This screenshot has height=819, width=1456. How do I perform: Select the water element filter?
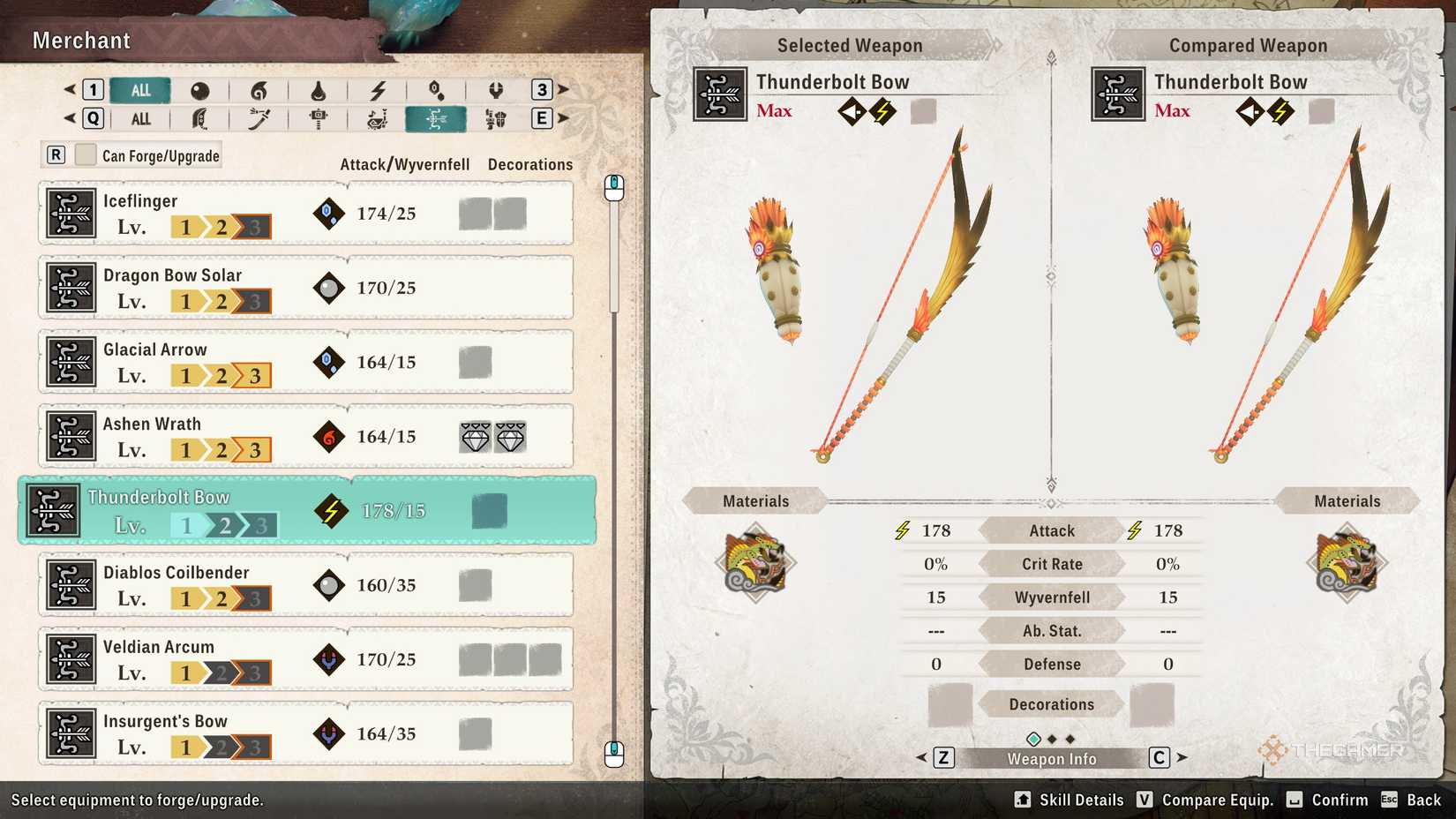319,89
